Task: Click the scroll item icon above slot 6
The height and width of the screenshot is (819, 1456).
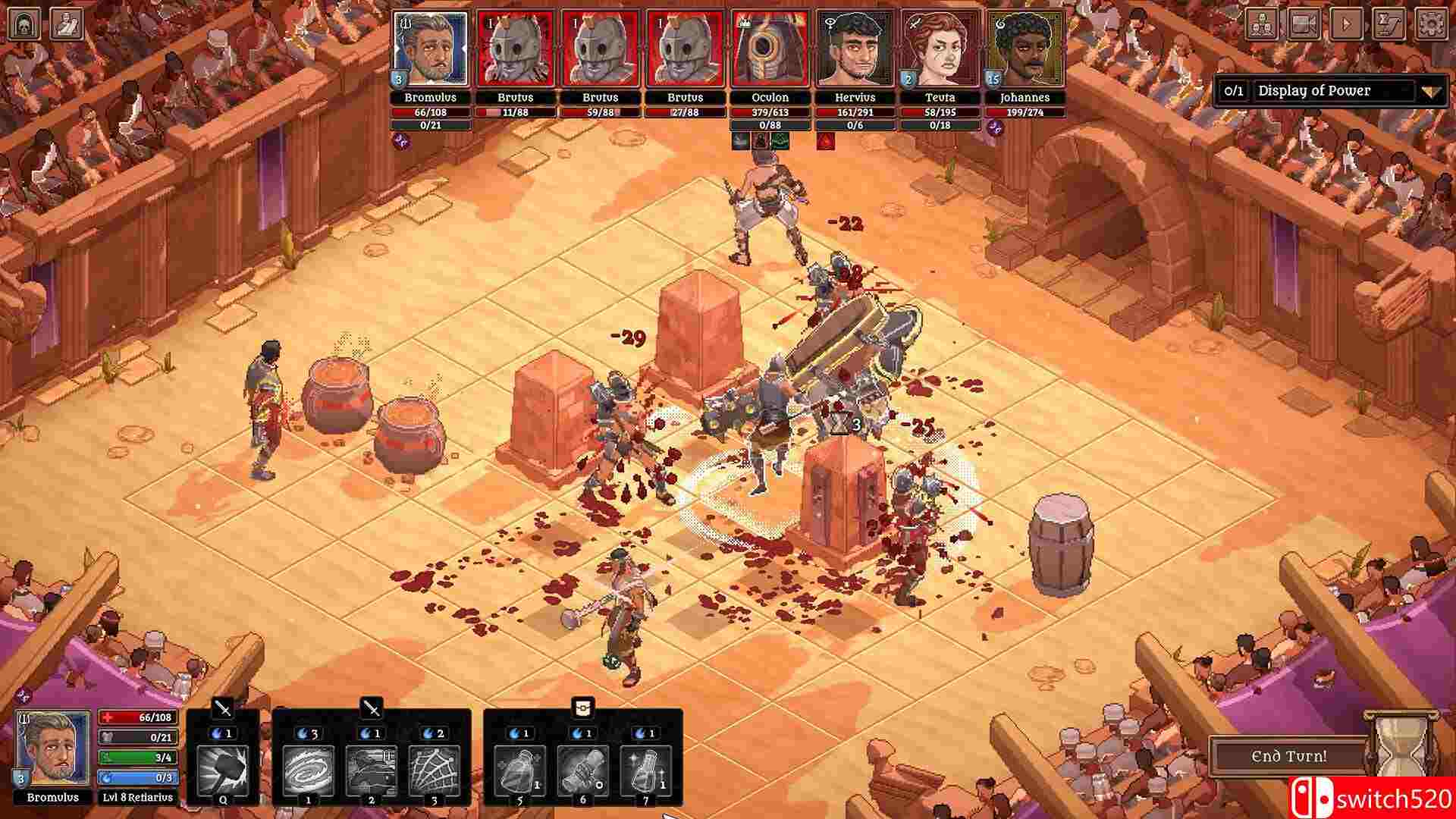Action: pyautogui.click(x=584, y=708)
